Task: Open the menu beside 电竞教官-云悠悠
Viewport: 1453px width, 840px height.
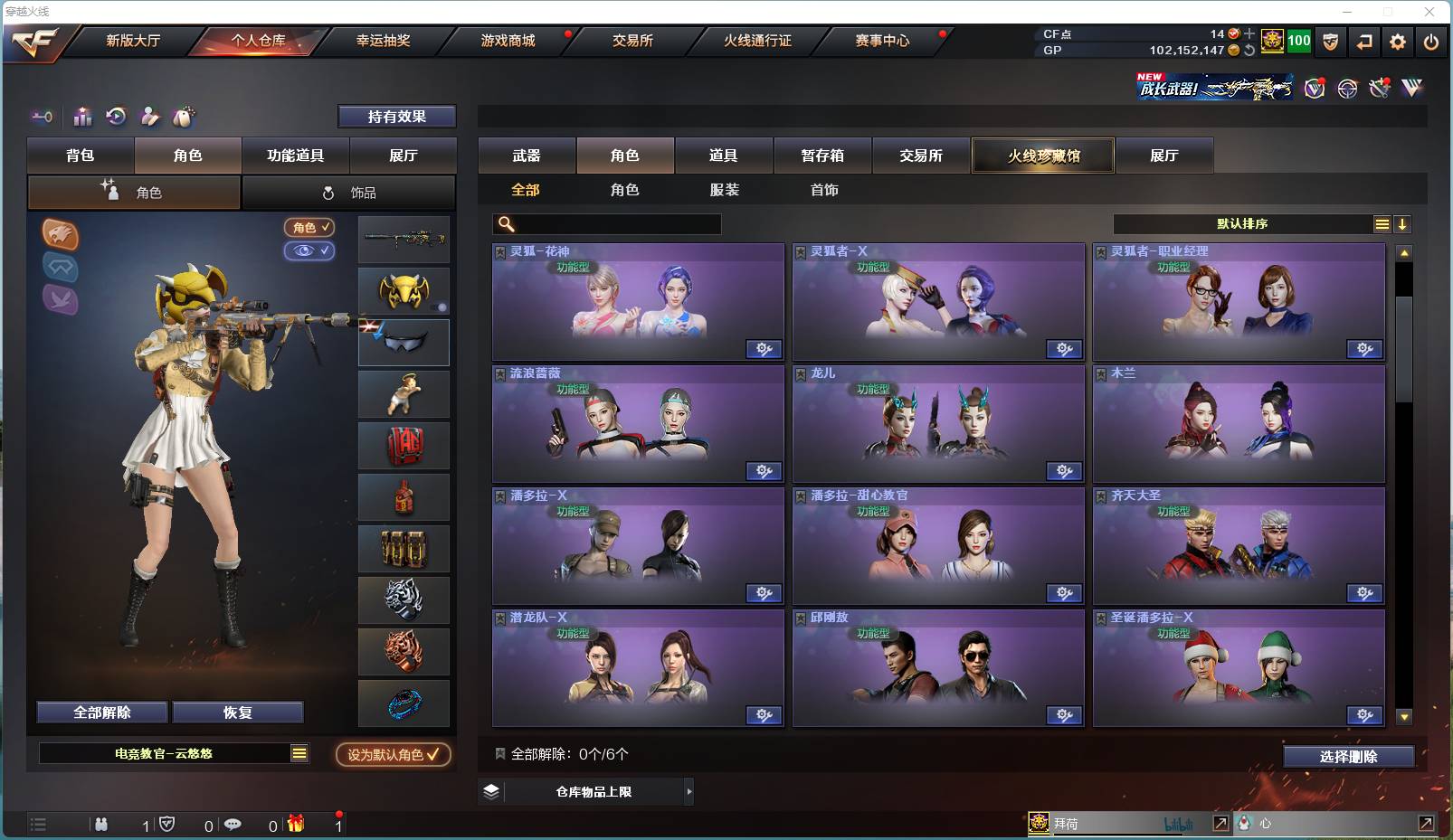Action: pyautogui.click(x=299, y=751)
